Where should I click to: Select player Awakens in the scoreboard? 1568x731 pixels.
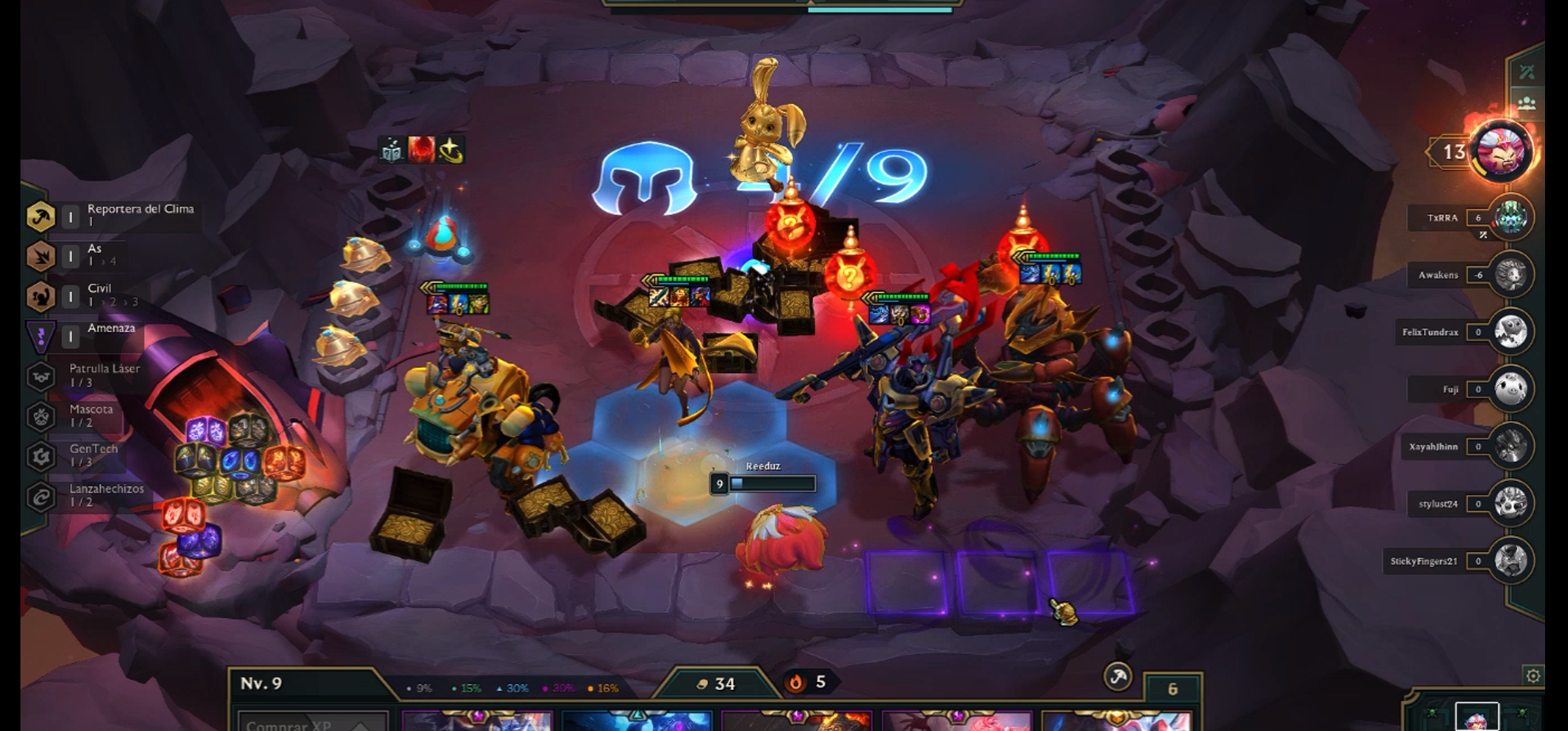[1509, 275]
